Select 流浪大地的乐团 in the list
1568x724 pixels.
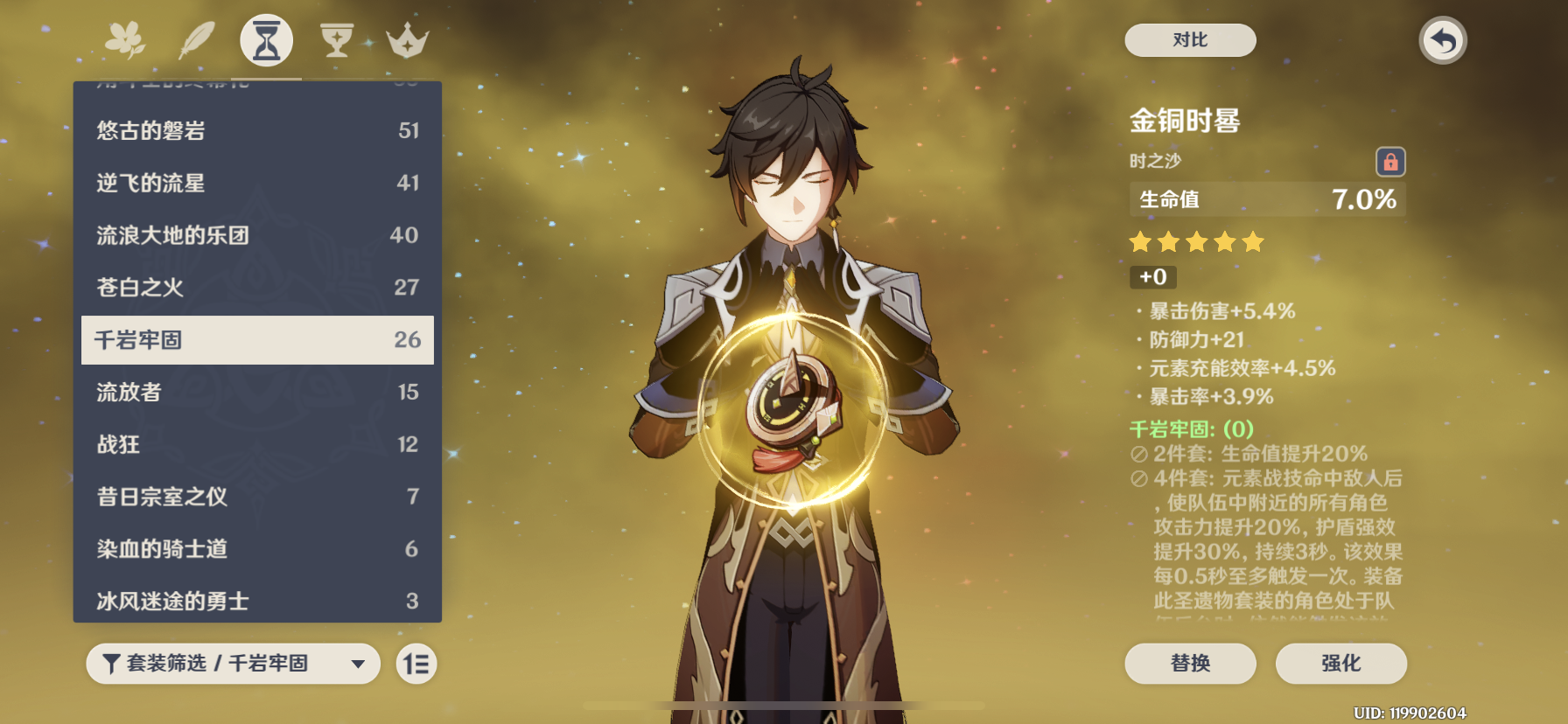pos(257,235)
